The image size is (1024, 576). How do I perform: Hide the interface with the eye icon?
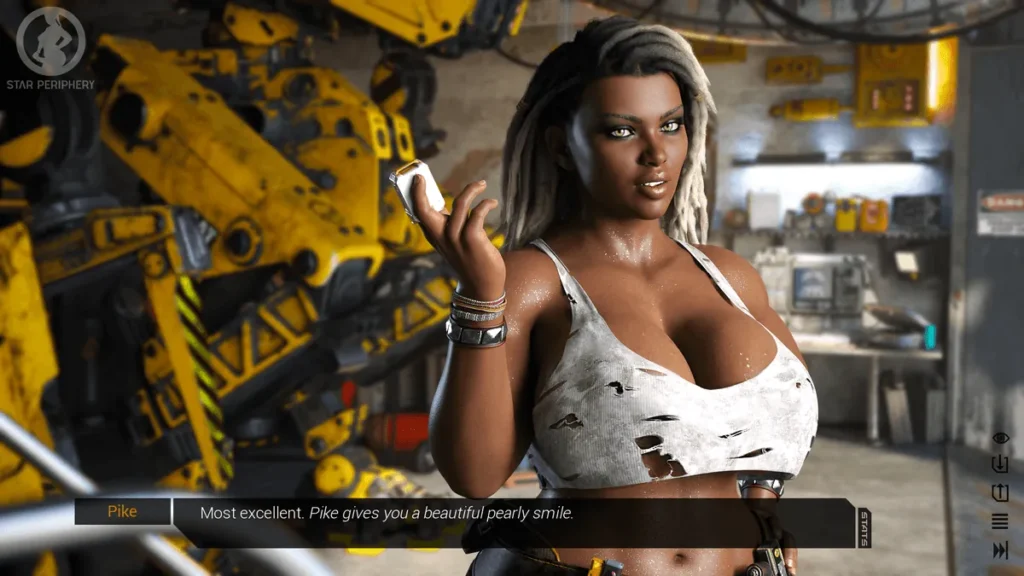coord(1000,438)
